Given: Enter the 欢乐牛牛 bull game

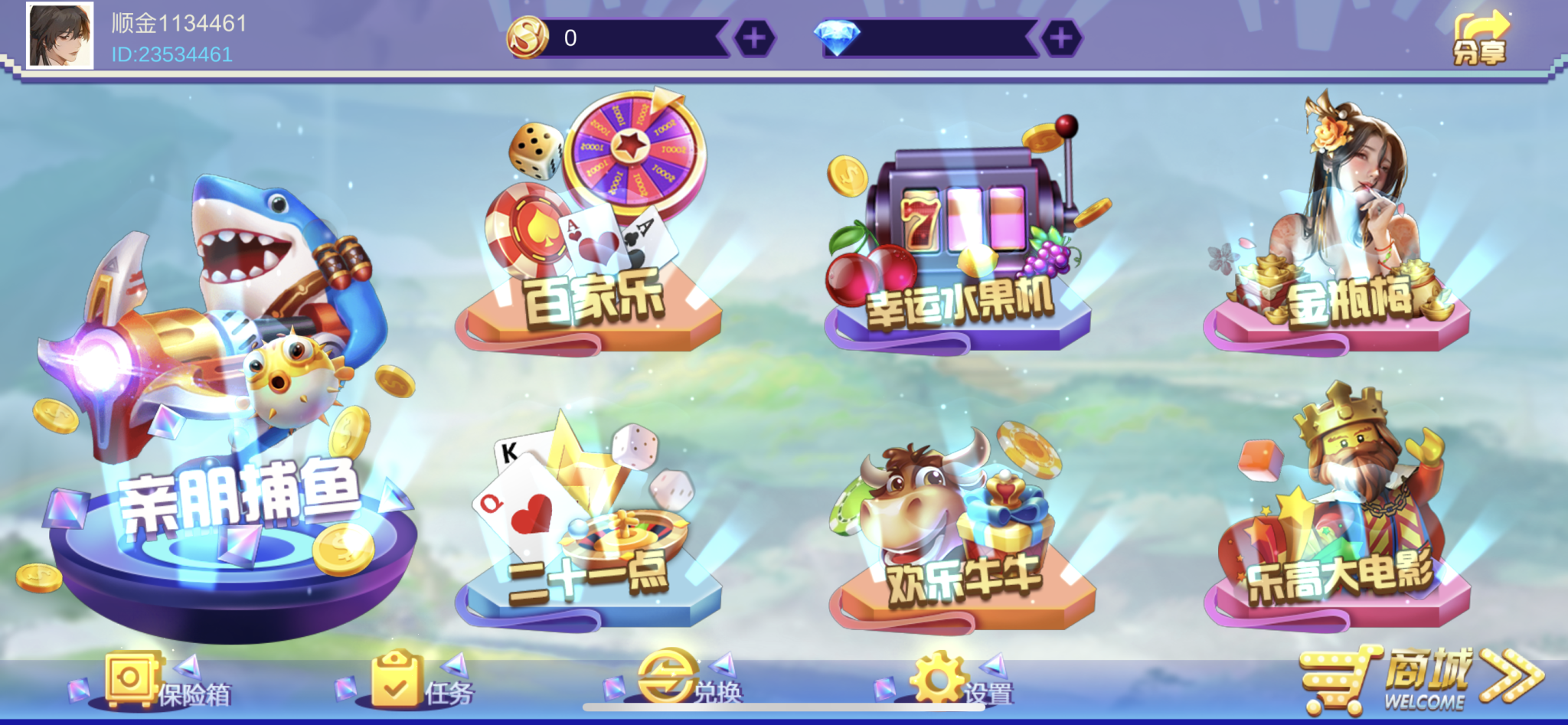Looking at the screenshot, I should click(x=957, y=521).
